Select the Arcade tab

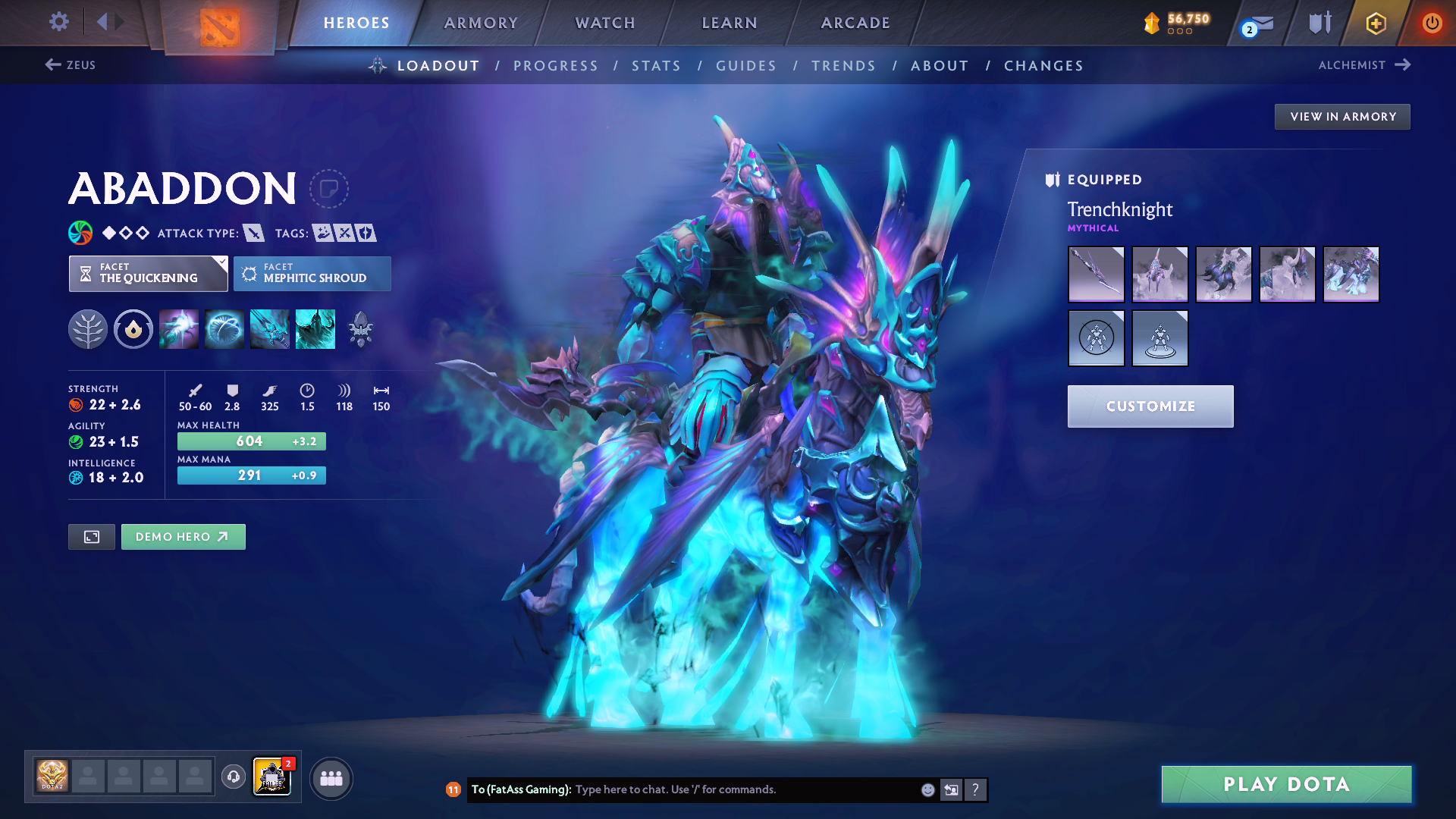coord(855,23)
